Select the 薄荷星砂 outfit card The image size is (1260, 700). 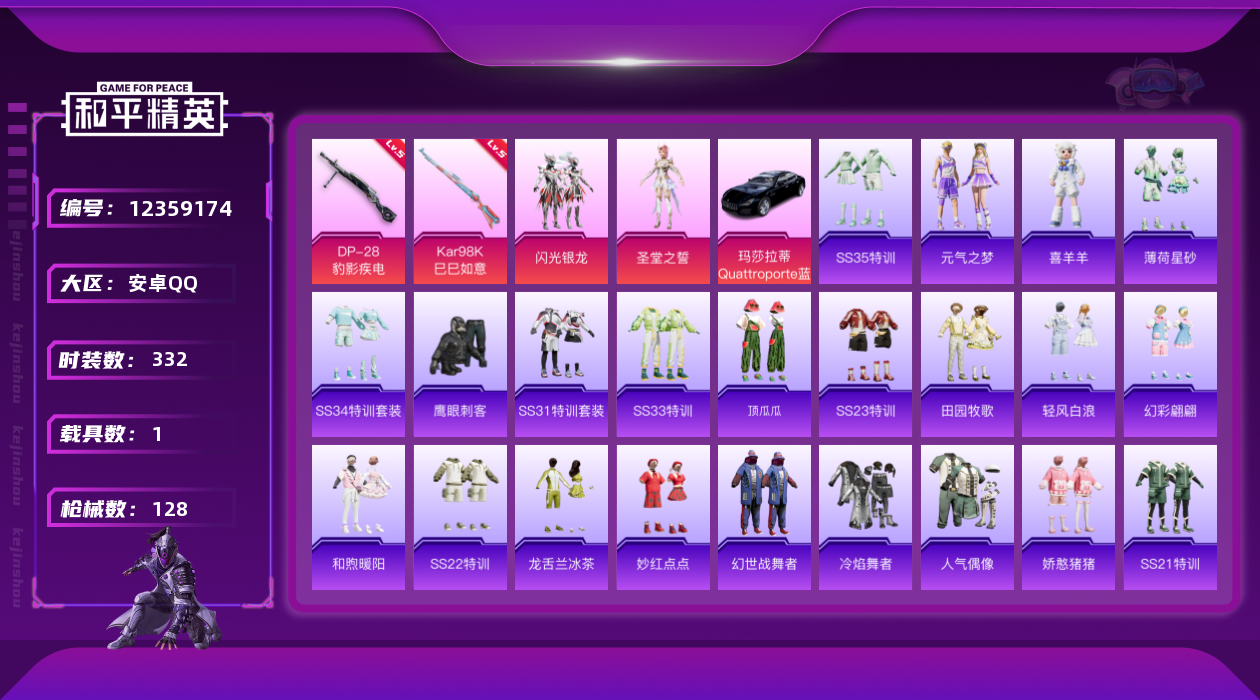[1170, 210]
